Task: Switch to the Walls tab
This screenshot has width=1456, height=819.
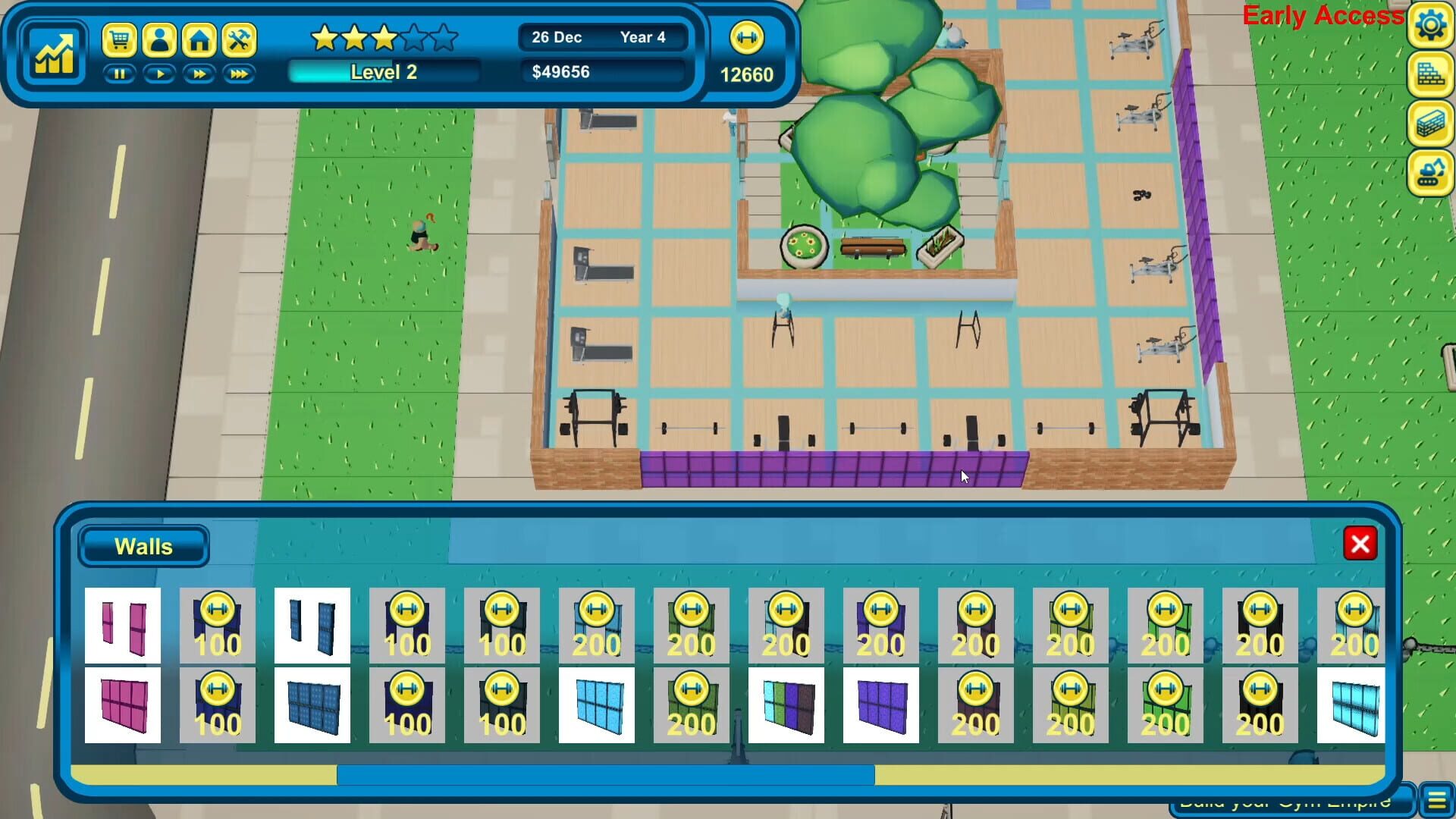Action: 143,546
